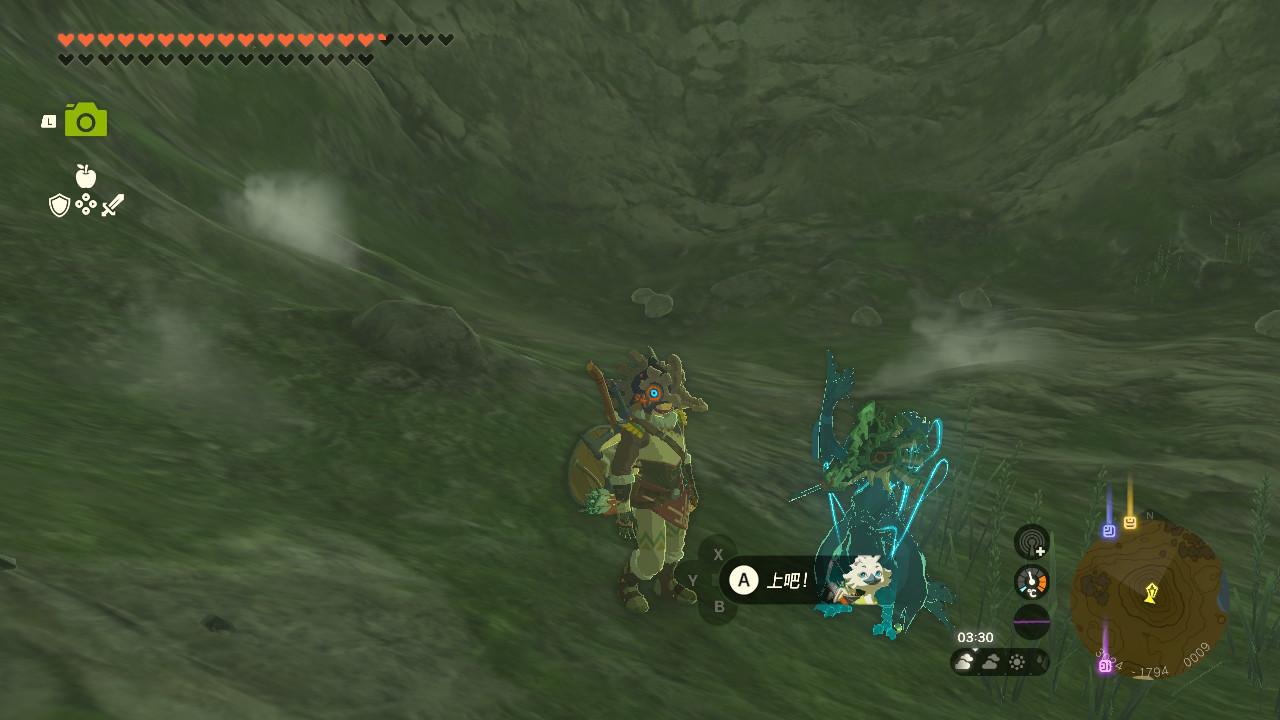Open the sword weapon quick-select icon
This screenshot has width=1280, height=720.
113,205
